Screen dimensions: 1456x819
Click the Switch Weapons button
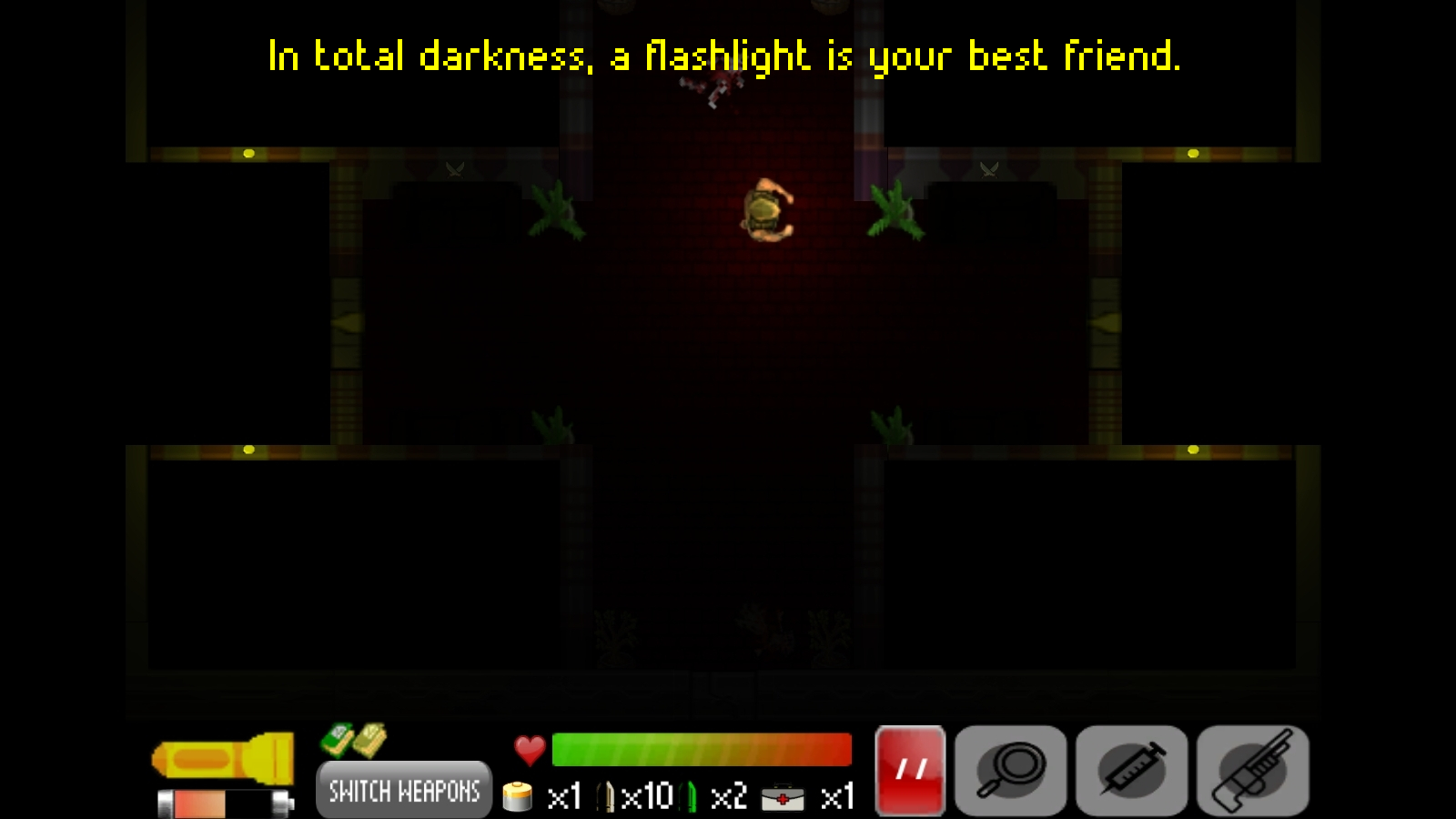point(404,790)
